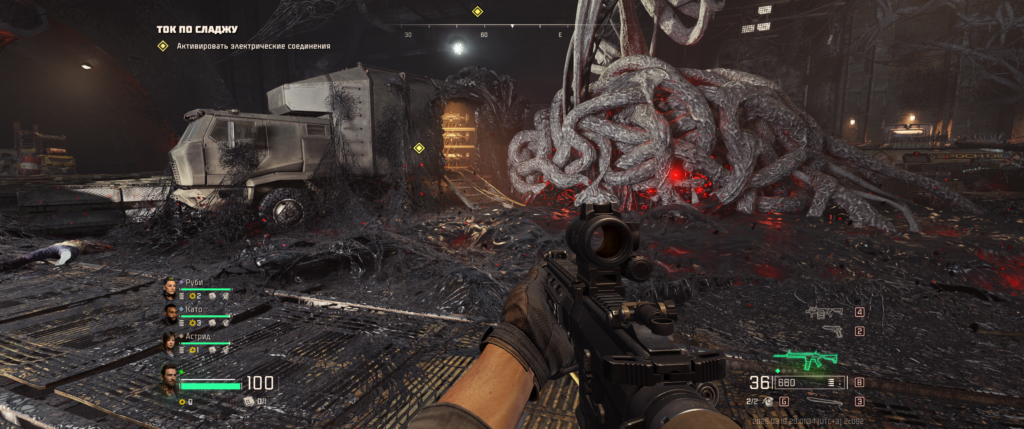This screenshot has width=1024, height=429.
Task: Click the objective marker on the compass bar
Action: (477, 12)
